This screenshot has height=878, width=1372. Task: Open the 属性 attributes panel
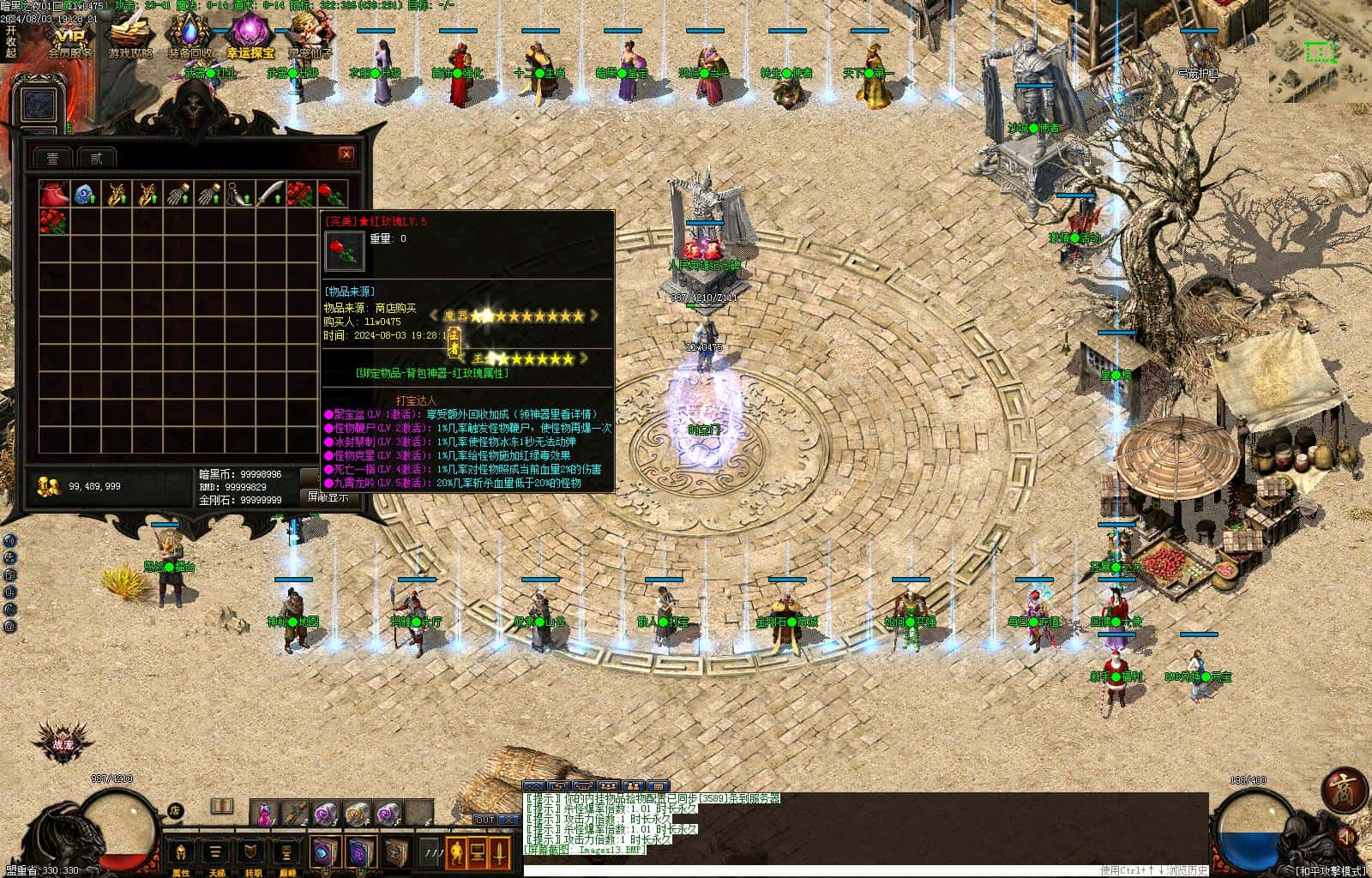click(181, 854)
